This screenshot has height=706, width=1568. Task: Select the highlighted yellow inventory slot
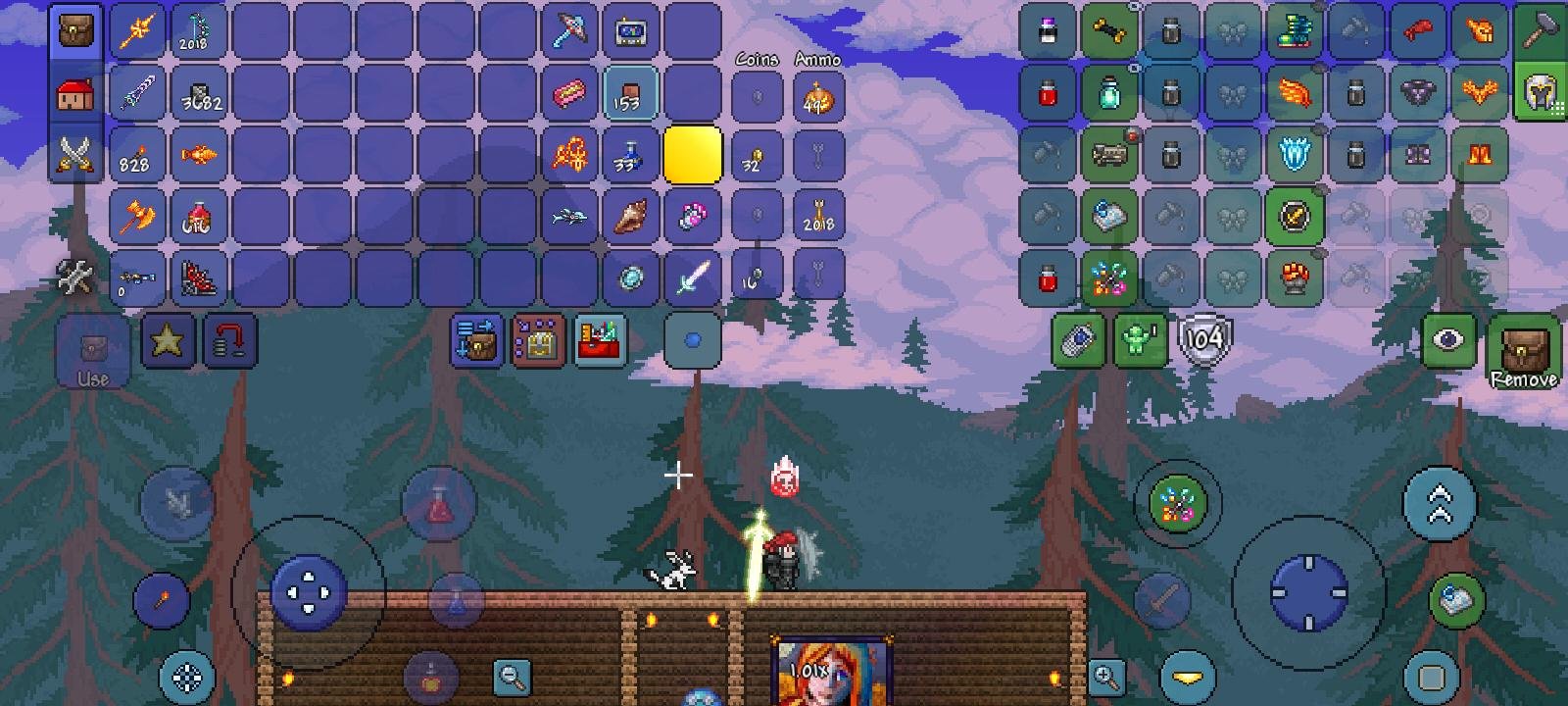pos(693,155)
